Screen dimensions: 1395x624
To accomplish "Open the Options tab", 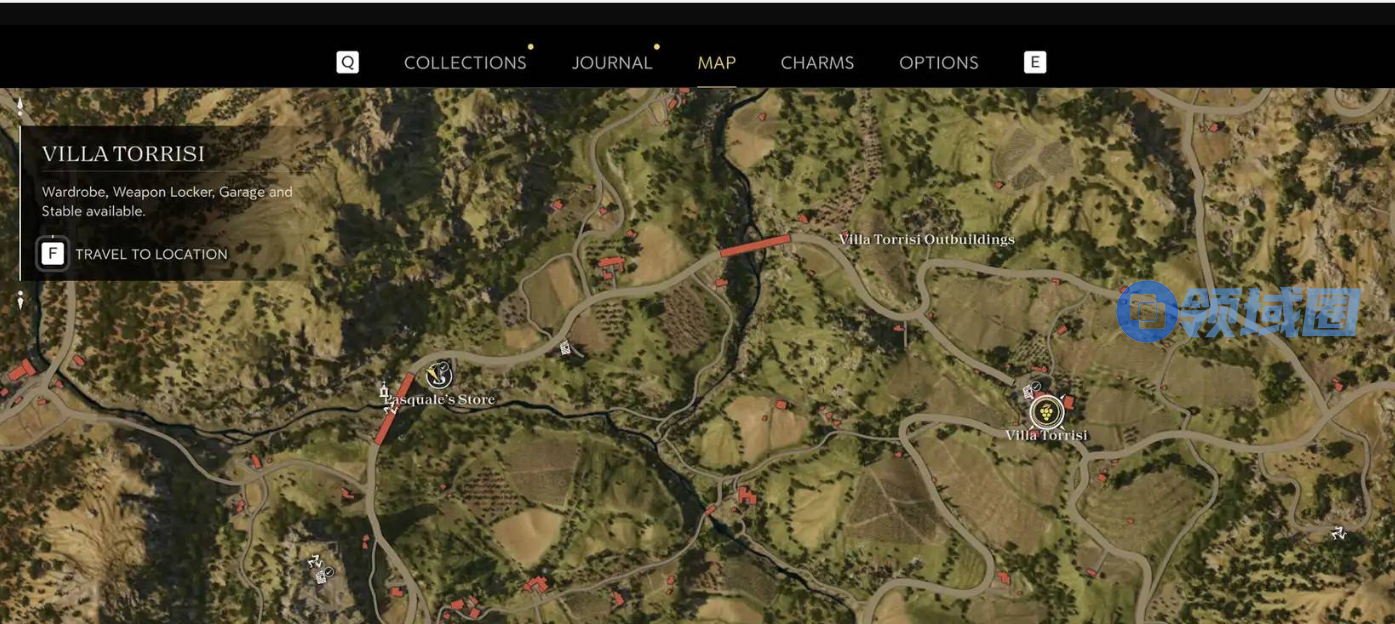I will (938, 62).
